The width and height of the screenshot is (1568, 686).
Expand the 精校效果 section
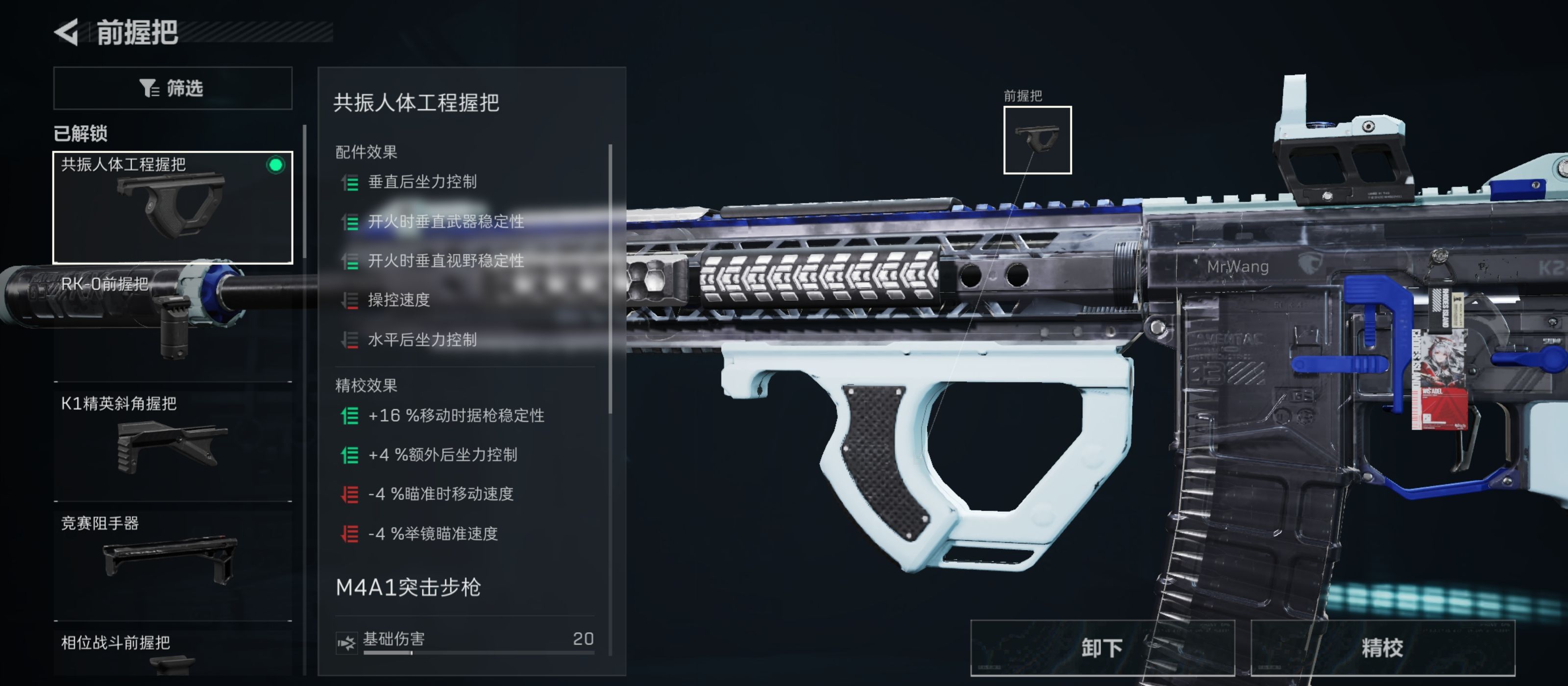366,385
